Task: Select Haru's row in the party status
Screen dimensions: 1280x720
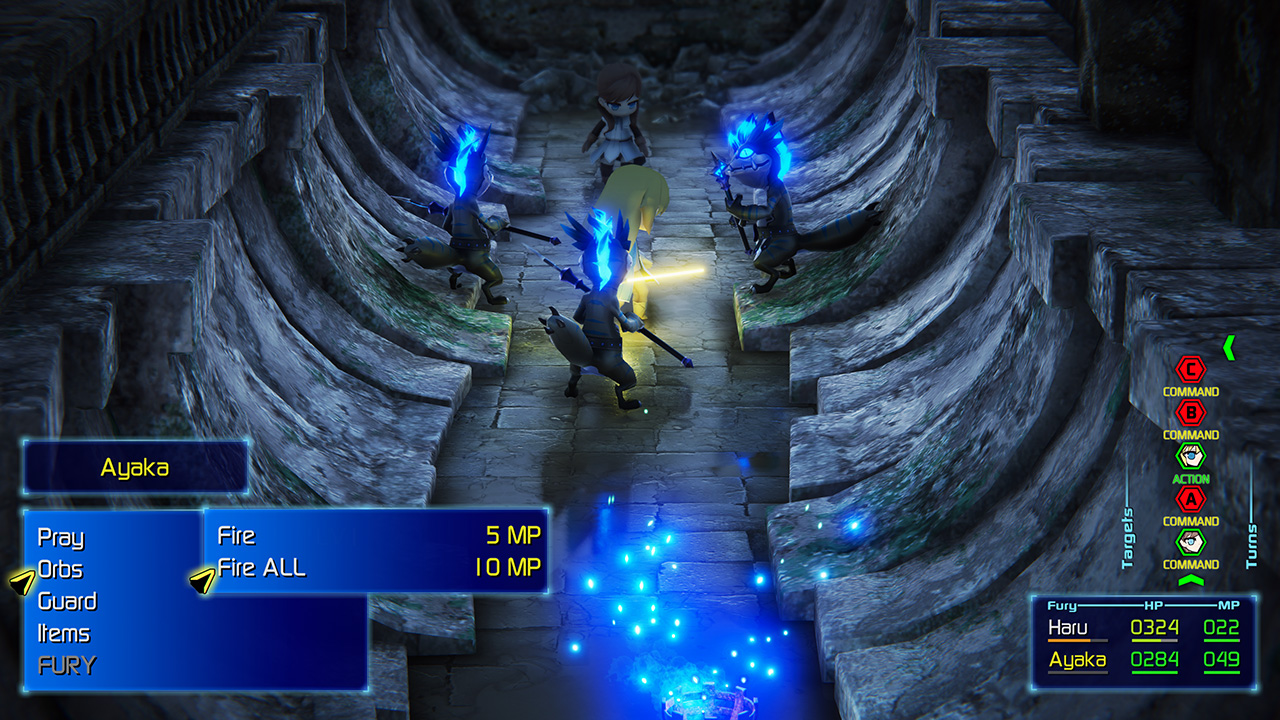Action: pyautogui.click(x=1144, y=628)
